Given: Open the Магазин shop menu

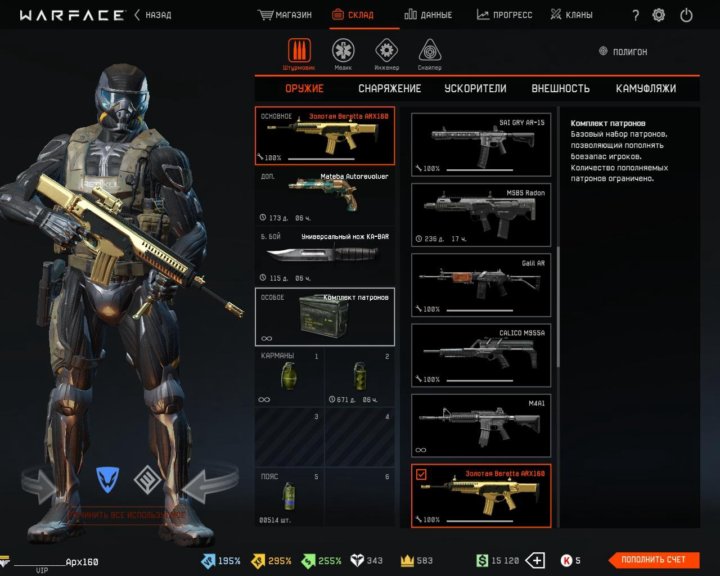Looking at the screenshot, I should point(285,15).
